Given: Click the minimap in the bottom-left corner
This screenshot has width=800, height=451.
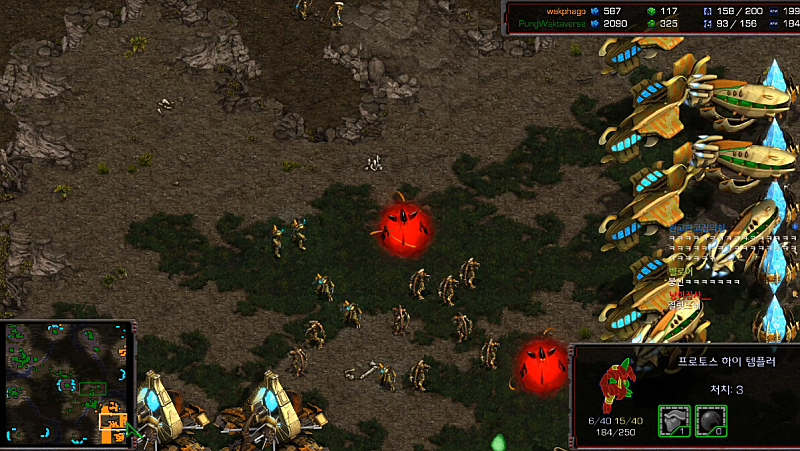Looking at the screenshot, I should 69,383.
